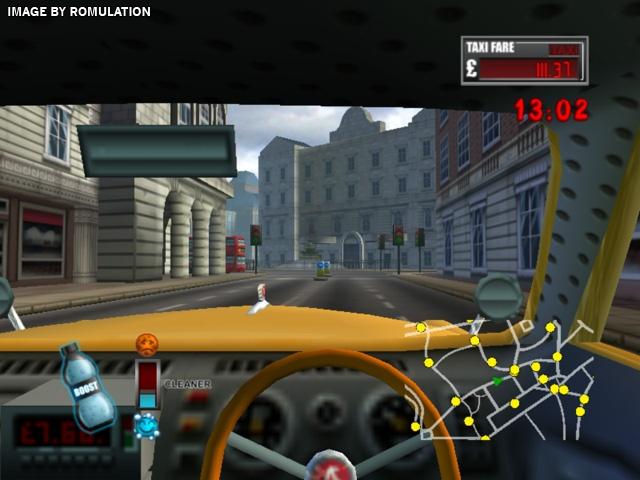Click the orange sad face icon
Viewport: 640px width, 480px height.
click(147, 345)
